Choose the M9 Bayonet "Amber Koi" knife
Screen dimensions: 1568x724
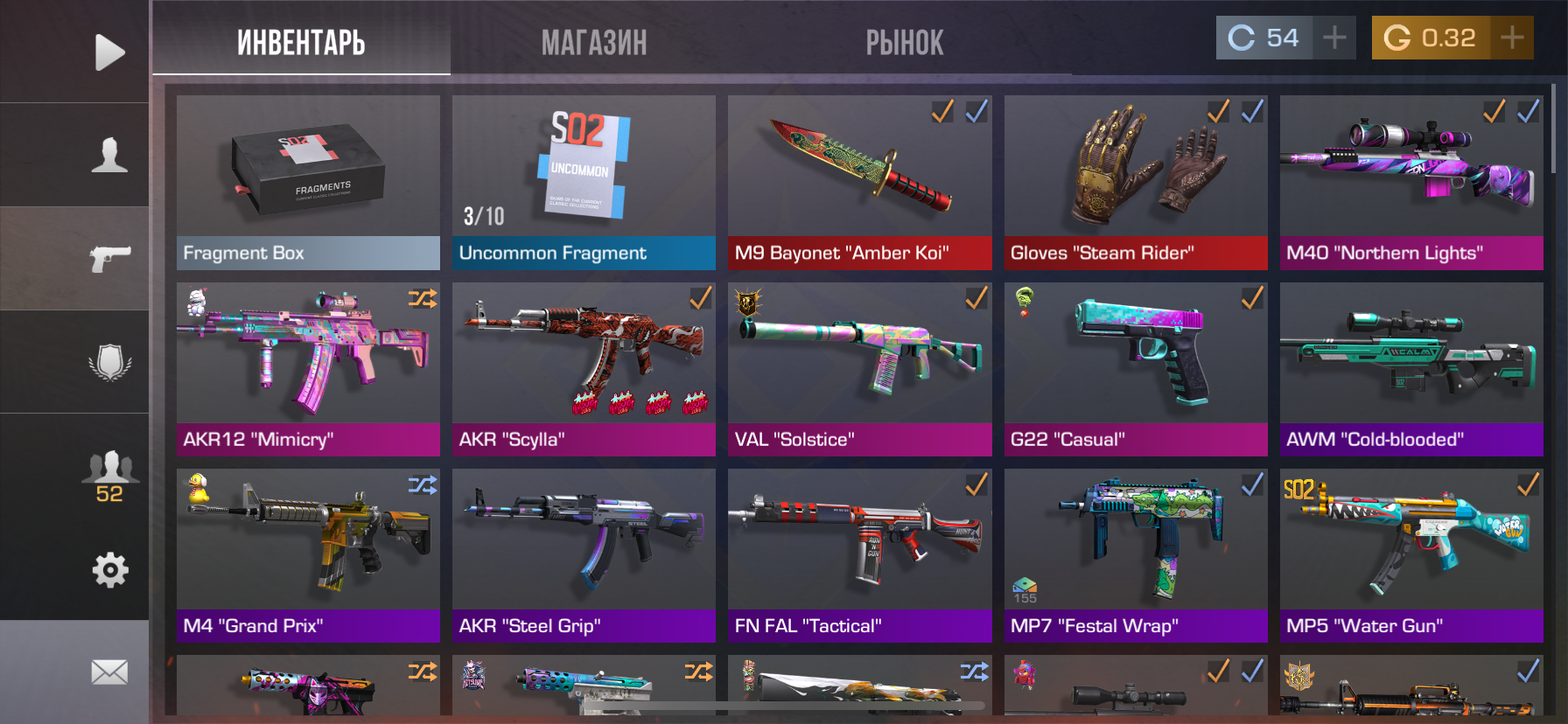859,182
